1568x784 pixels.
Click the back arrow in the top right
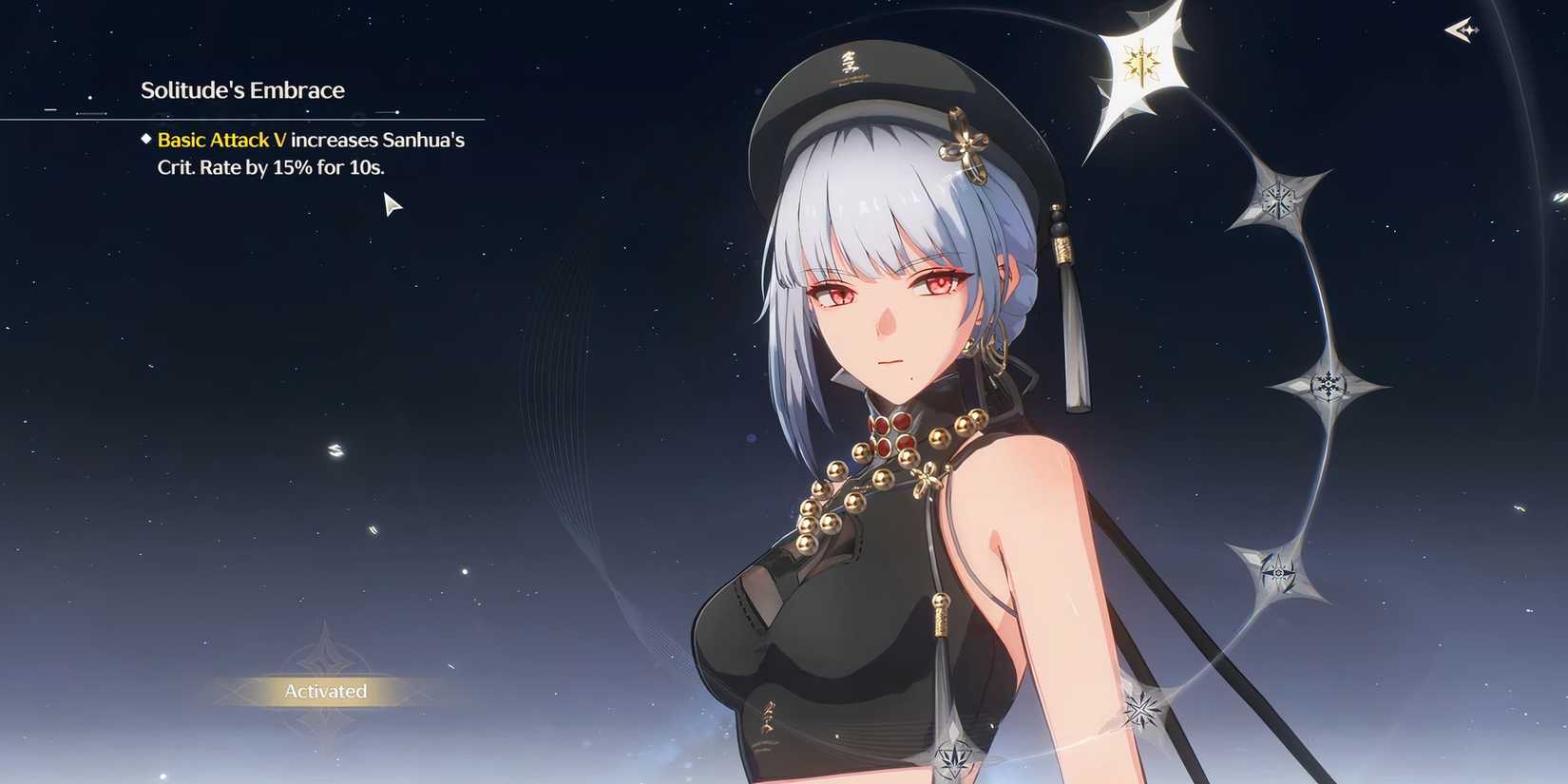tap(1462, 31)
